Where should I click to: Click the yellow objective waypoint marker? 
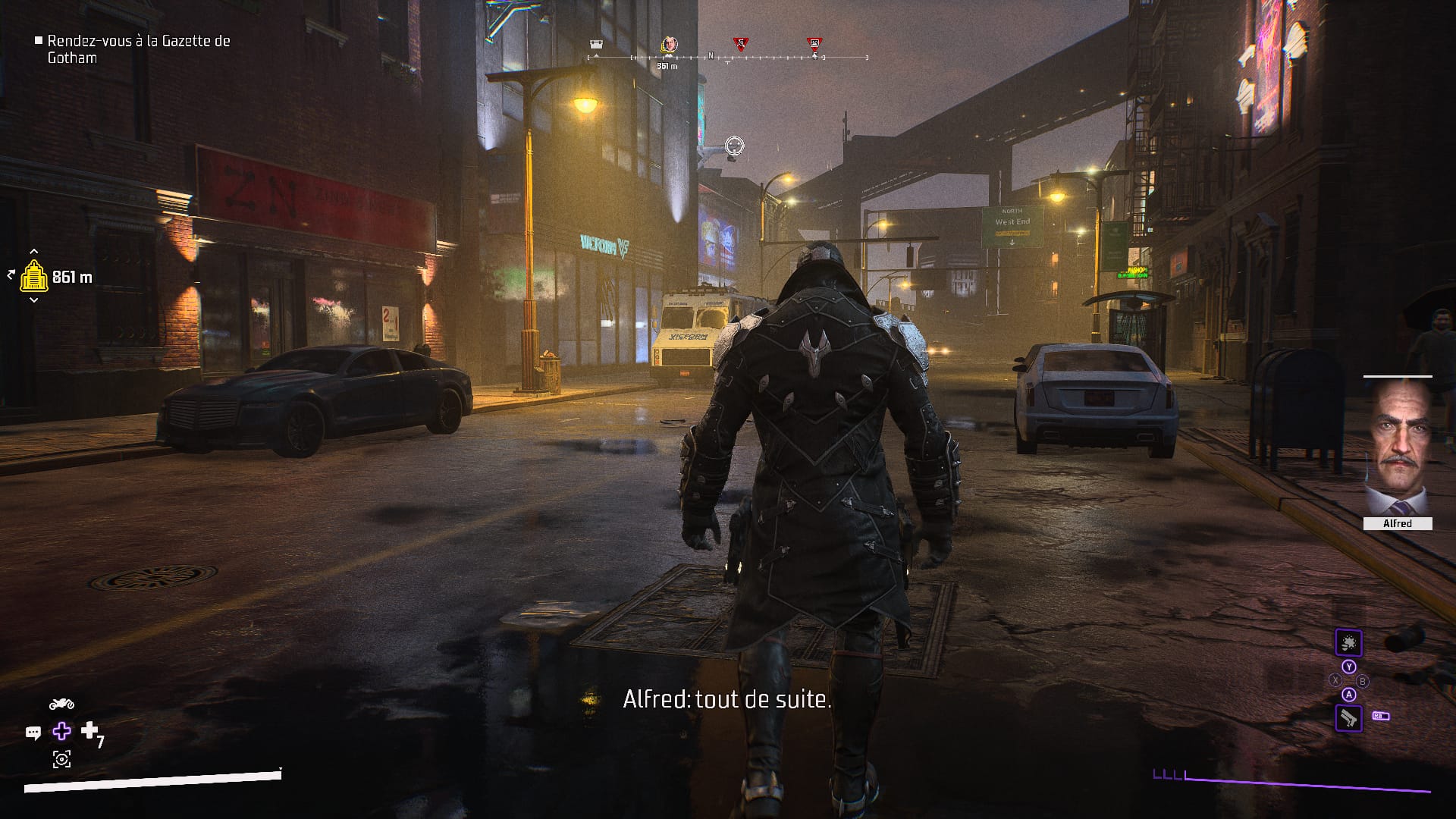[34, 277]
